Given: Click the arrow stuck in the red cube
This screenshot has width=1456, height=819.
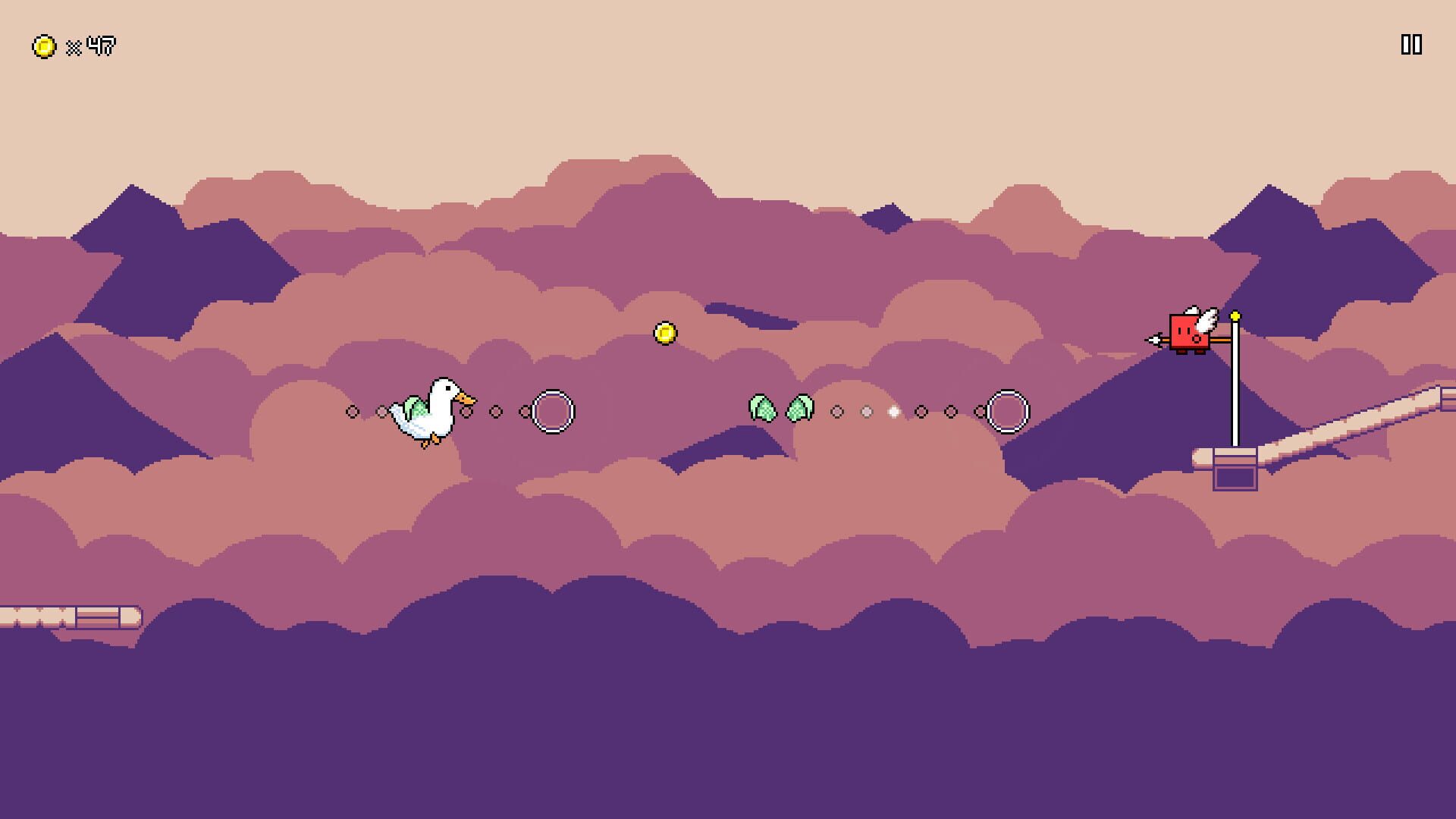Looking at the screenshot, I should point(1156,341).
